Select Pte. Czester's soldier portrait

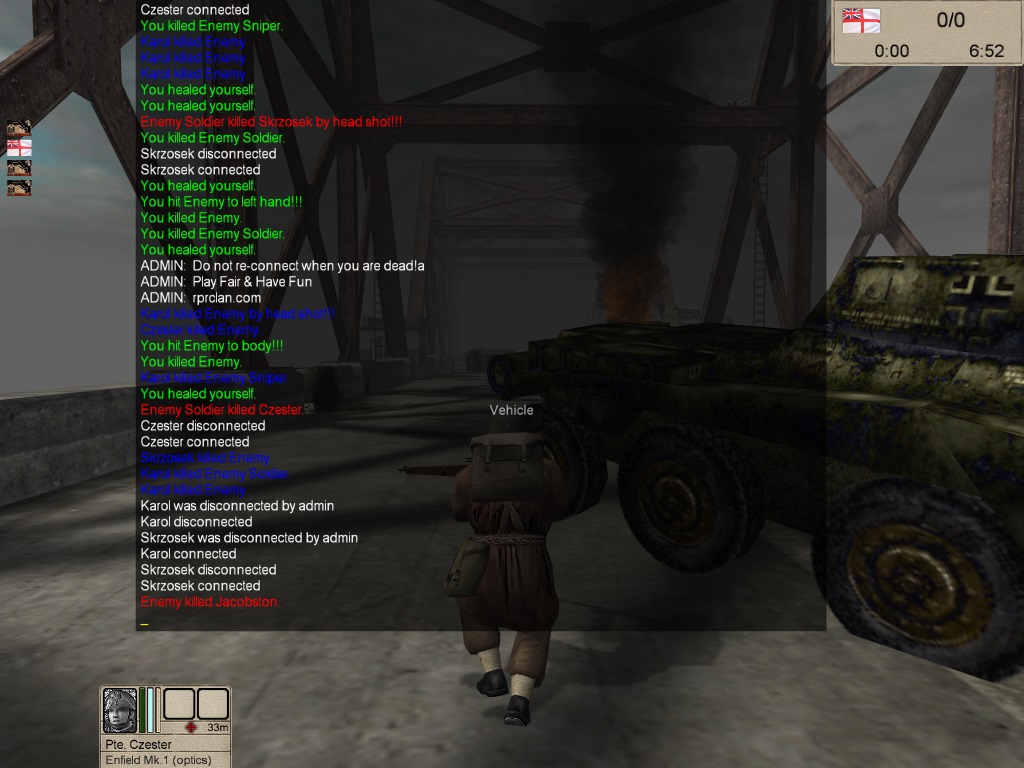[x=120, y=710]
